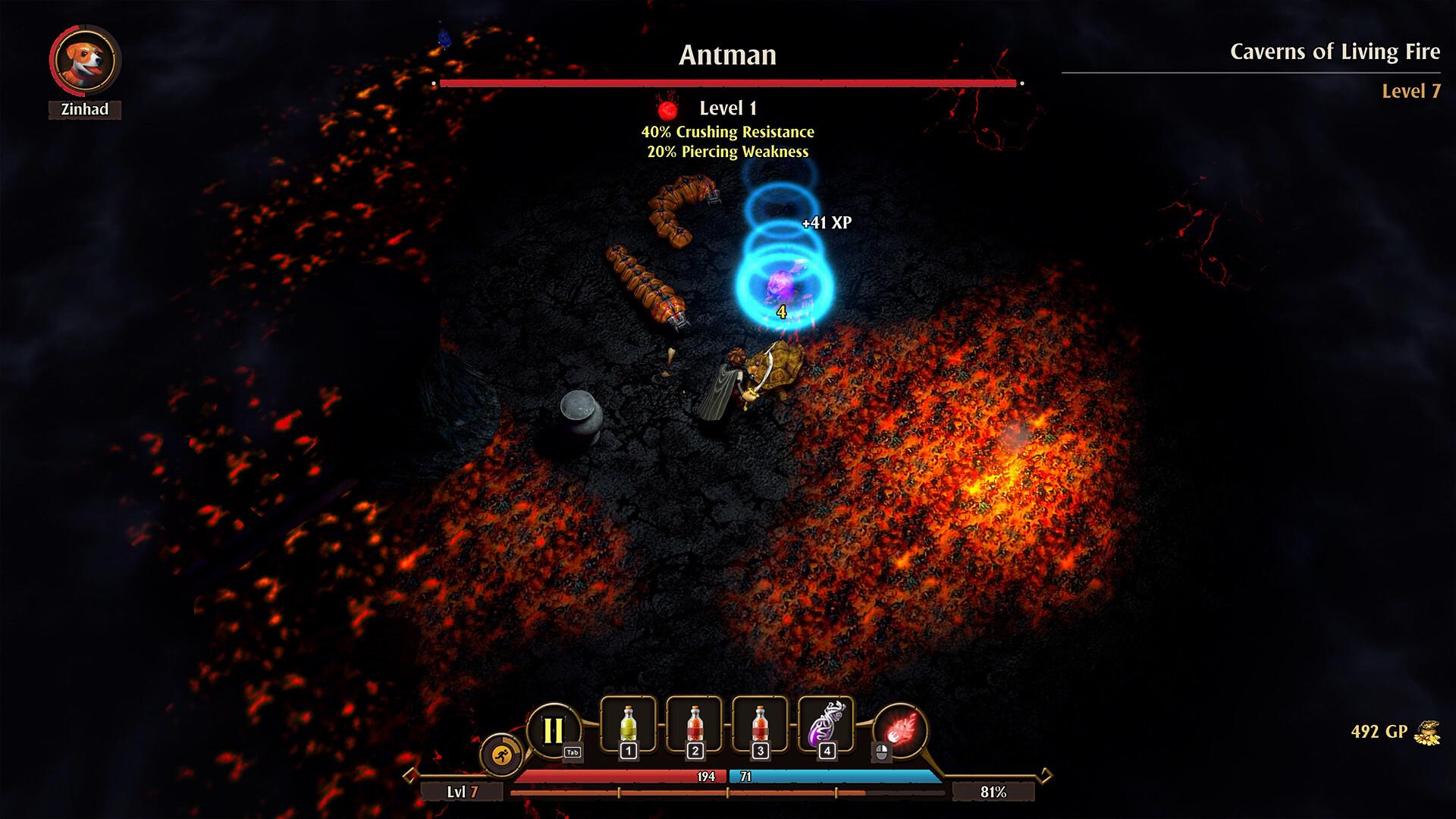Toggle the Tab keybind label under pause
Viewport: 1456px width, 819px height.
(573, 751)
